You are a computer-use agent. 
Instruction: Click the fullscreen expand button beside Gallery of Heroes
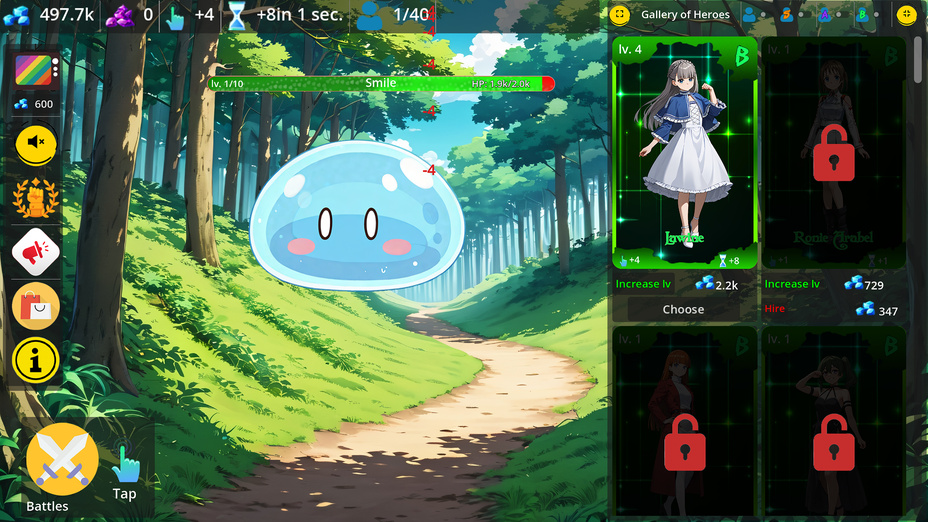click(x=620, y=15)
